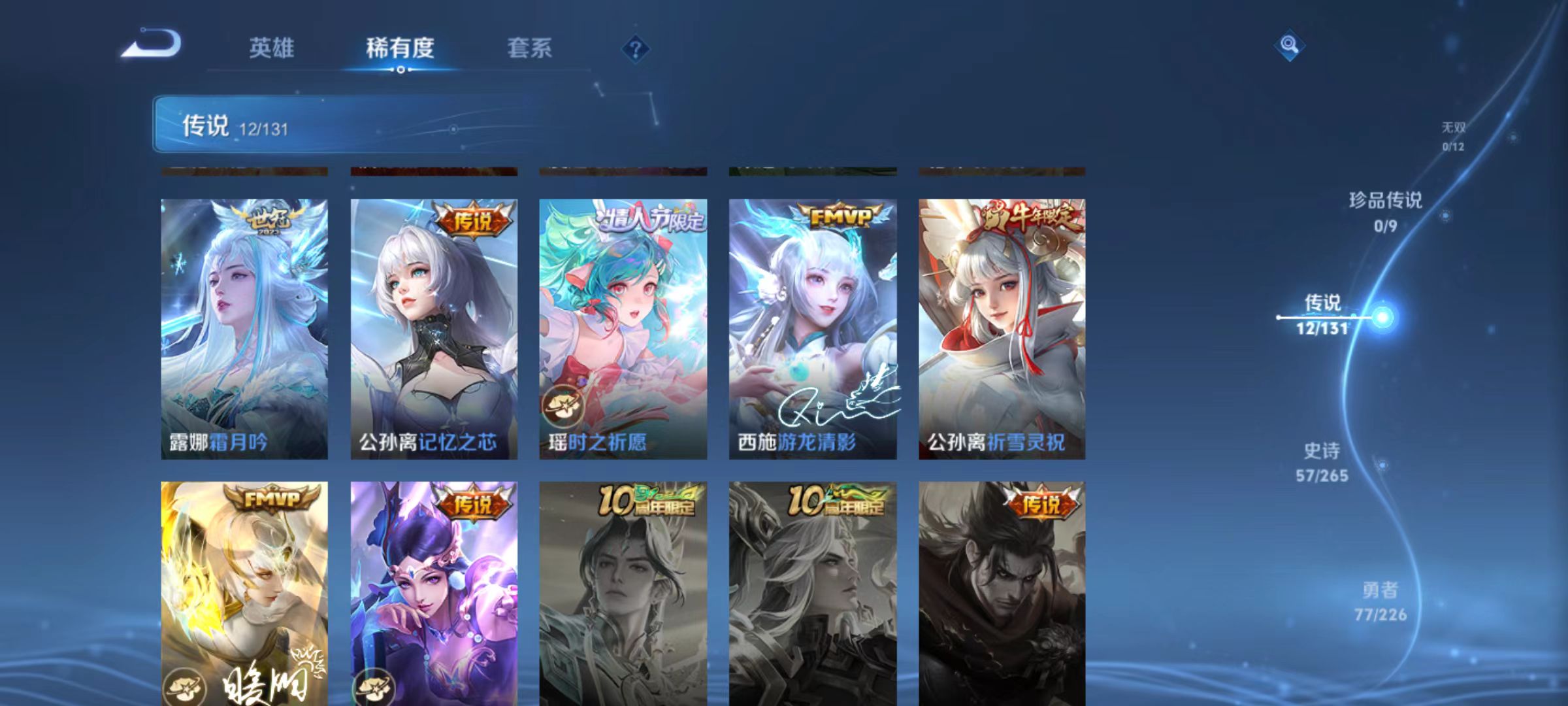
Task: Click the question mark help icon
Action: (636, 48)
